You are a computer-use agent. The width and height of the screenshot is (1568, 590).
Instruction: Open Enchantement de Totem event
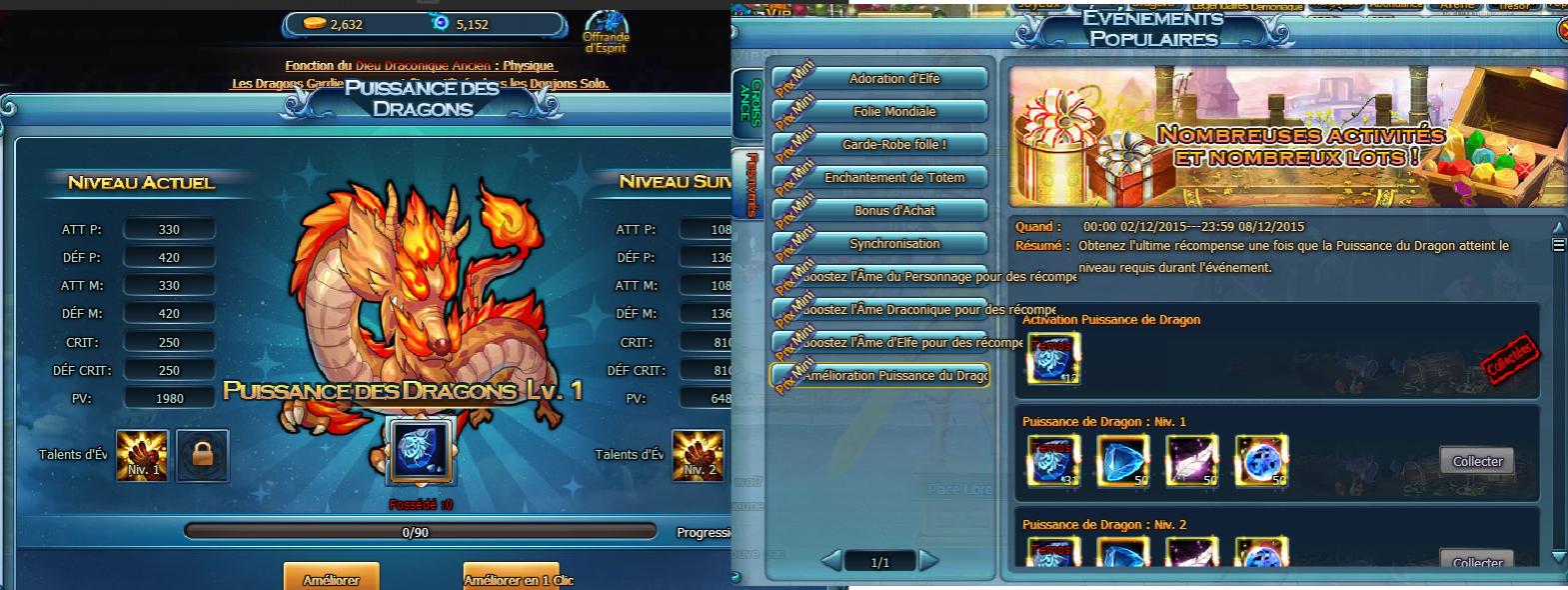(893, 178)
